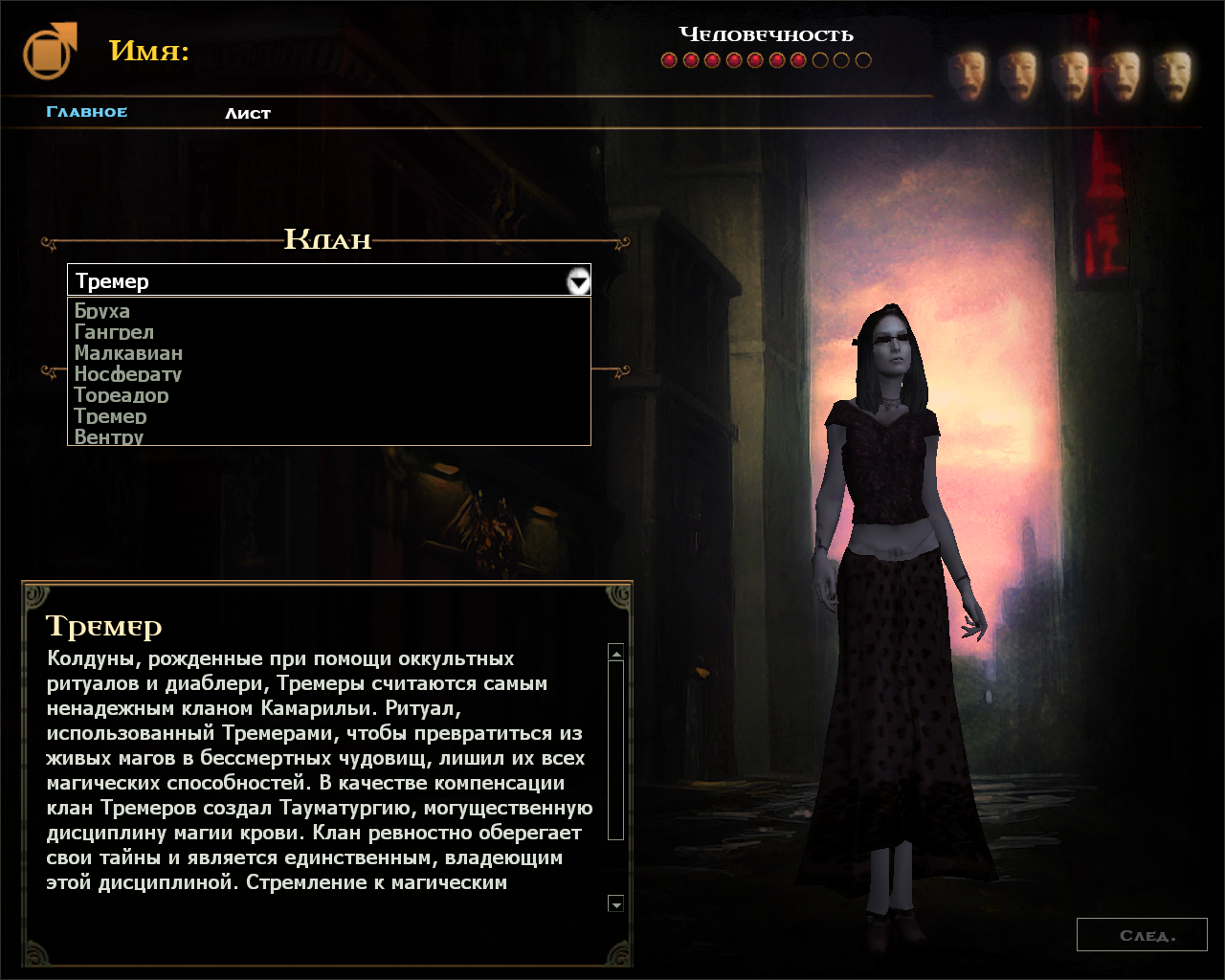Viewport: 1225px width, 980px height.
Task: Pick Малкавиан in the clan list
Action: click(x=128, y=353)
